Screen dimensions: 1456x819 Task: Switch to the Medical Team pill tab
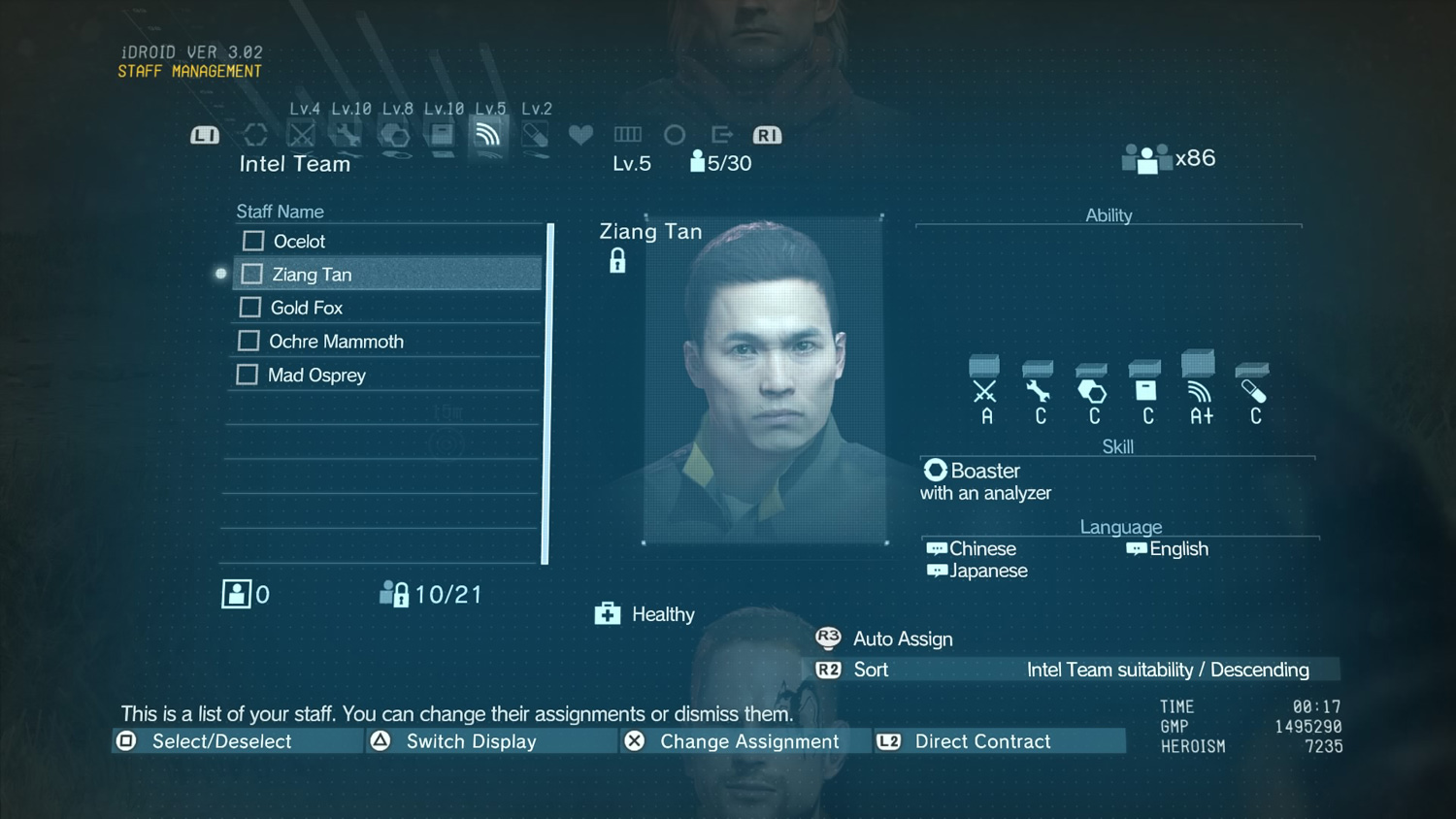tap(535, 135)
